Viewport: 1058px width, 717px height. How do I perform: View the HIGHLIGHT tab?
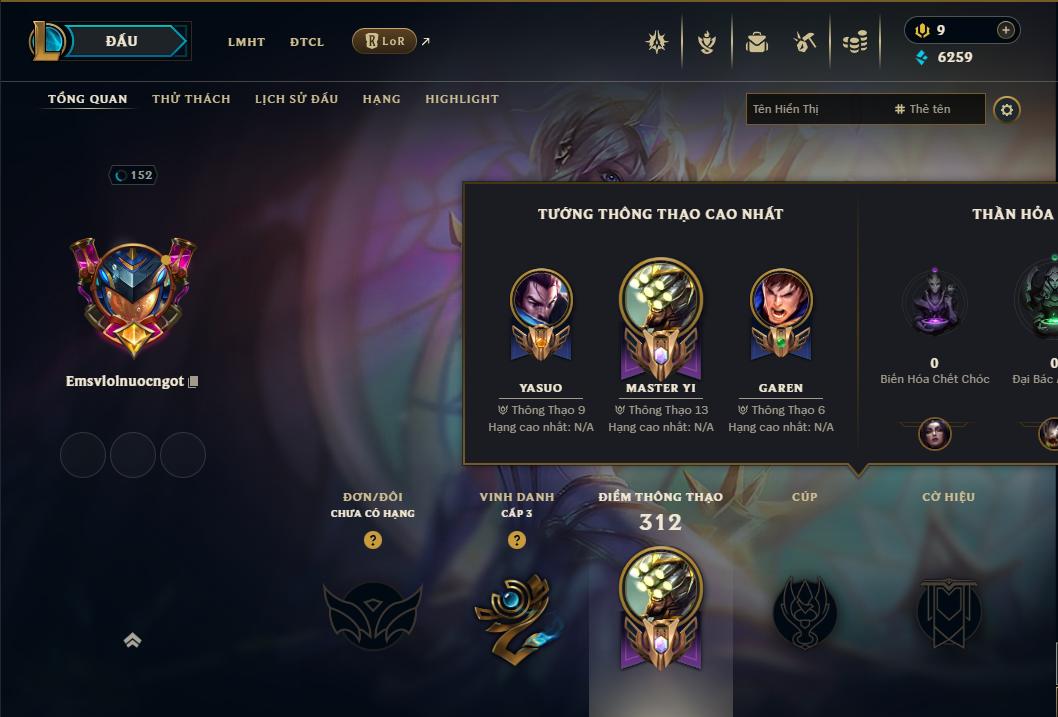click(x=462, y=99)
